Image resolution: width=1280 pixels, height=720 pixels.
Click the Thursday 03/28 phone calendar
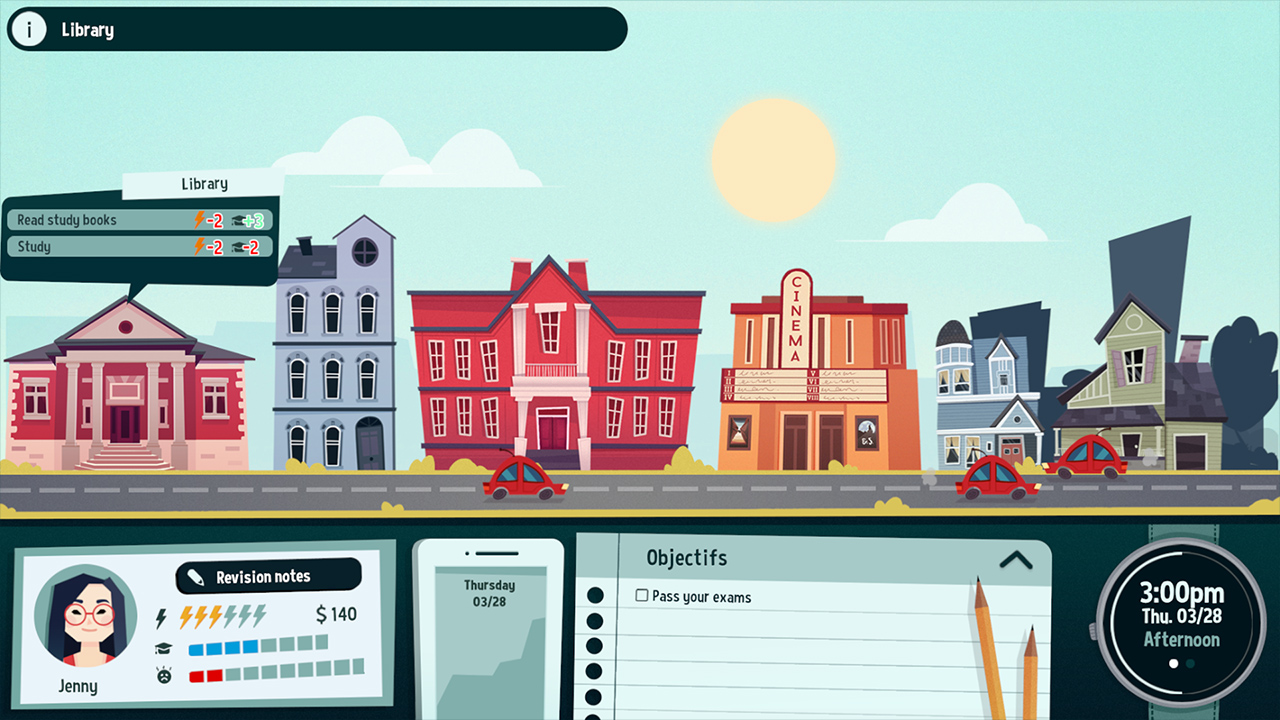(489, 594)
